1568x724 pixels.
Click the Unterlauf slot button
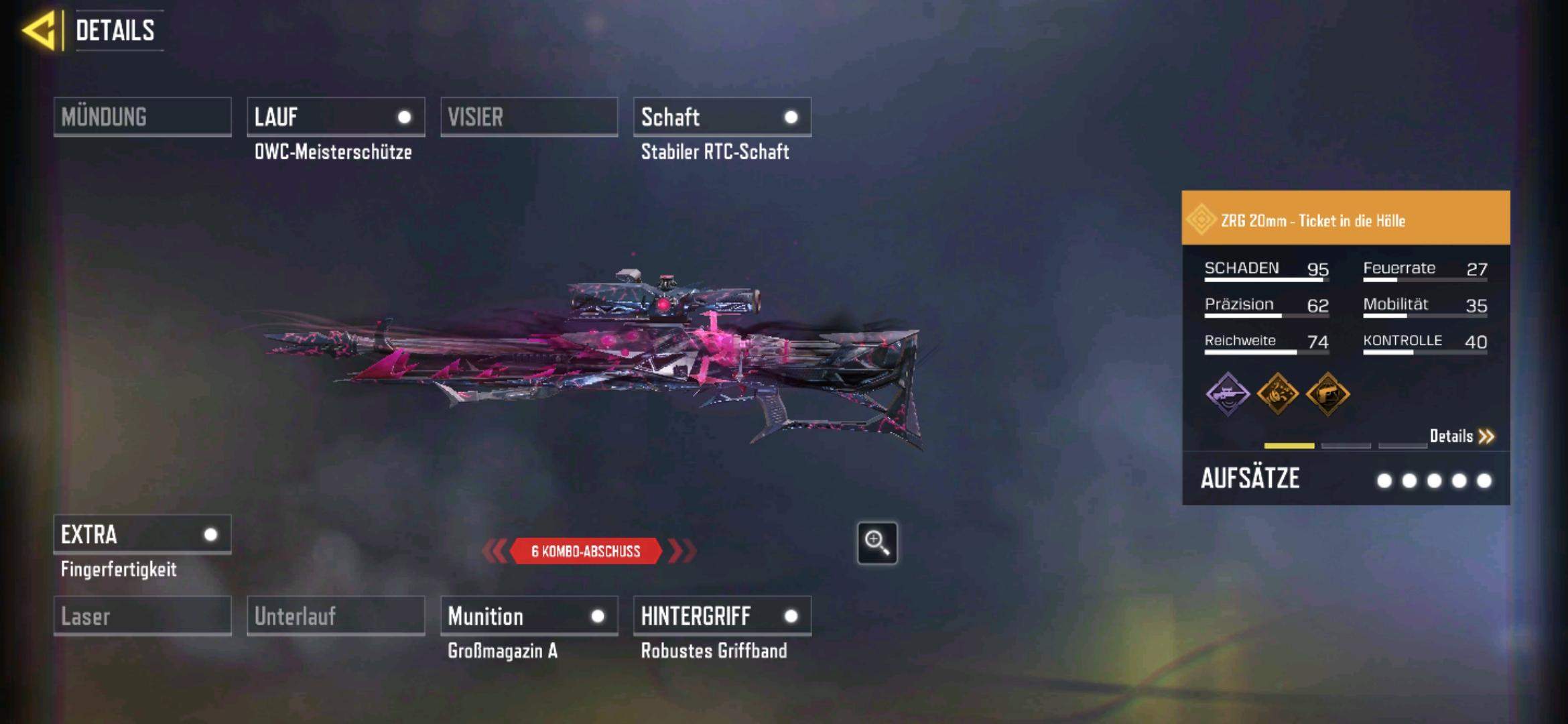pyautogui.click(x=336, y=616)
